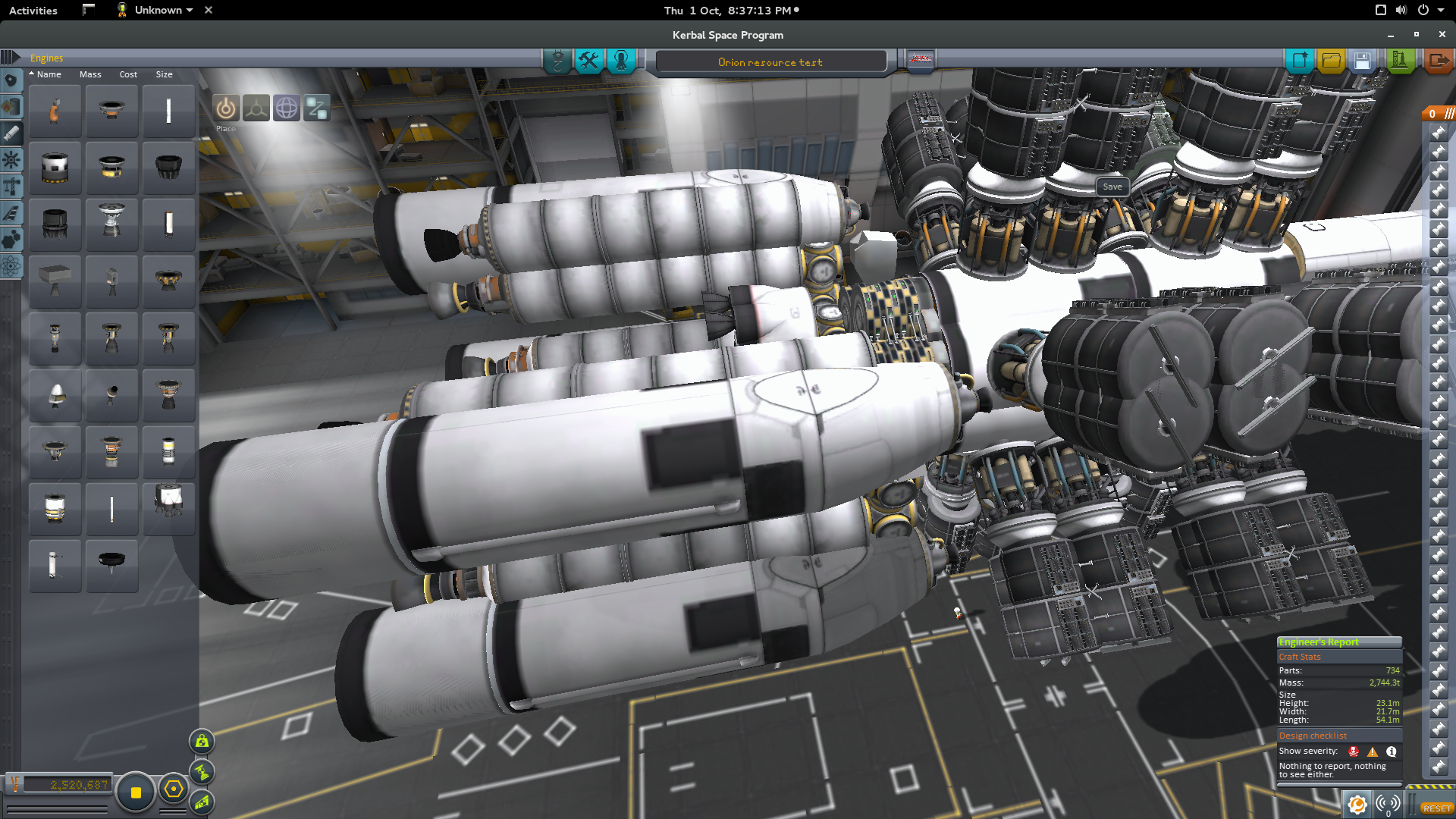1456x819 pixels.
Task: Activate the Re-root tool
Action: pos(316,108)
